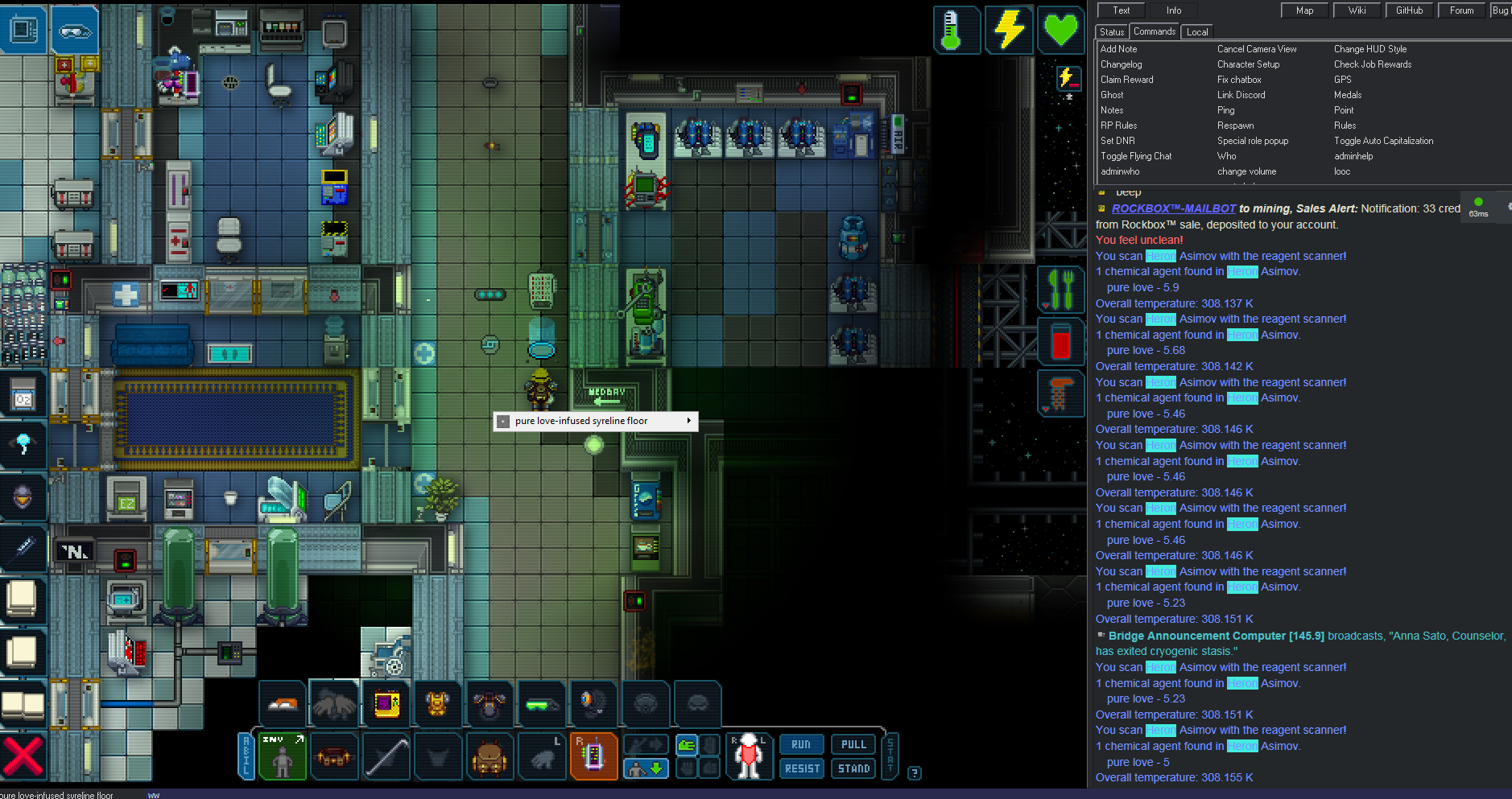Switch active hand using the green glove toggle

685,744
